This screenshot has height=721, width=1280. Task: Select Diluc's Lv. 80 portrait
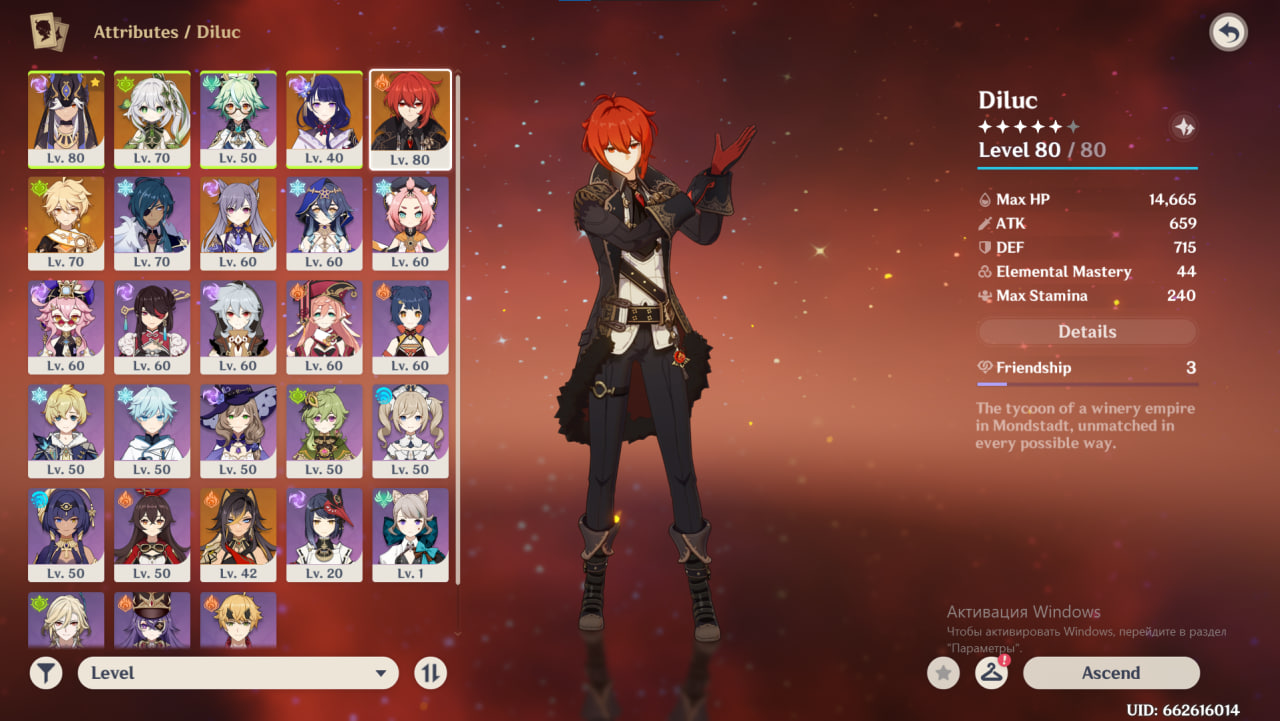pos(410,118)
